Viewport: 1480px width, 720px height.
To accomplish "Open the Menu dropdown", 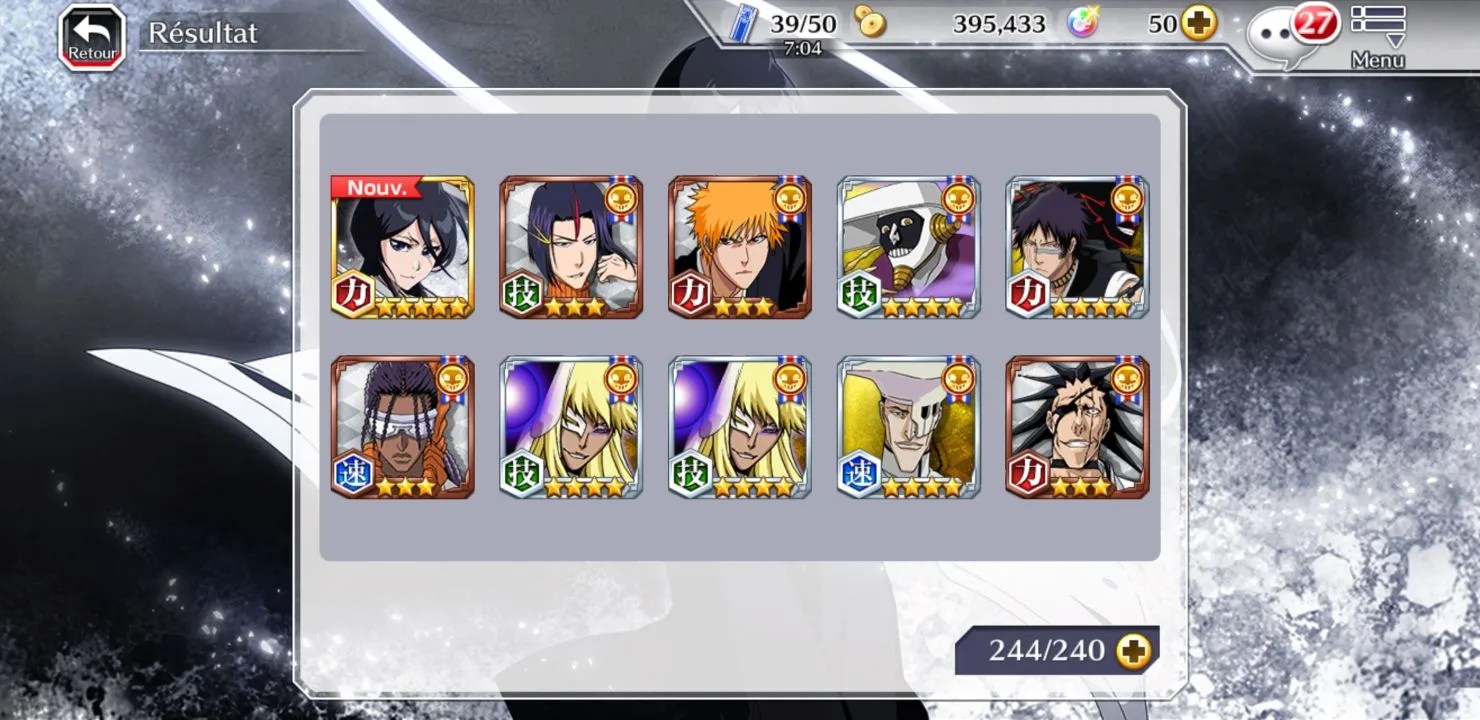I will [1377, 38].
